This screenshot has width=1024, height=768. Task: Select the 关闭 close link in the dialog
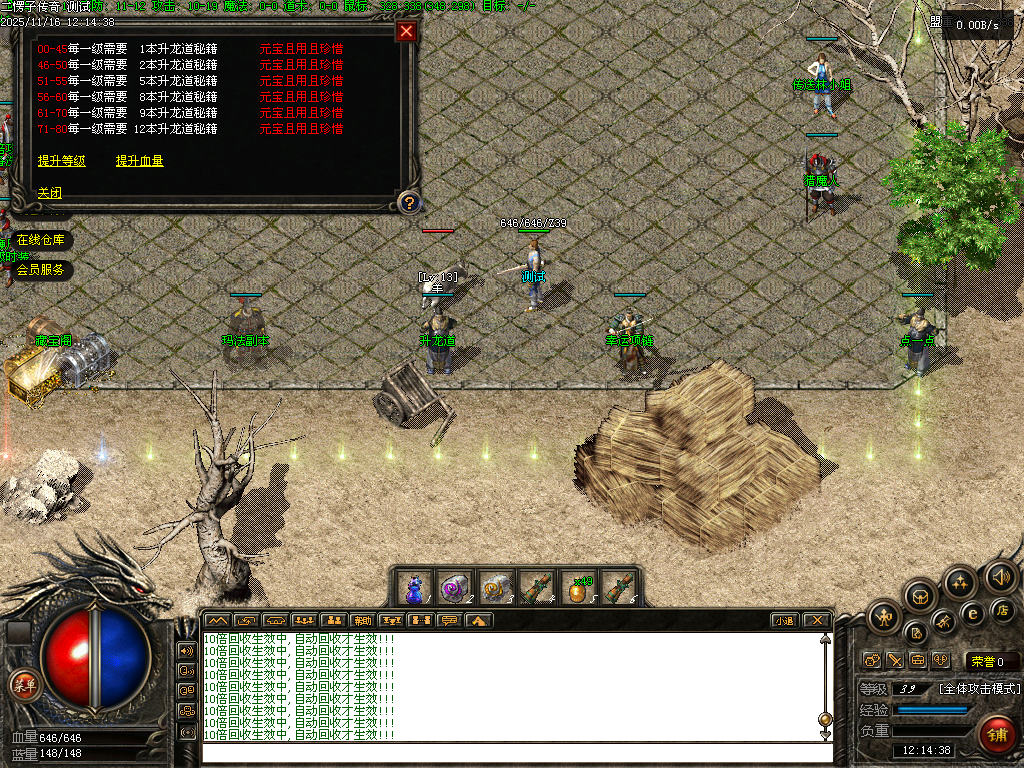[x=49, y=193]
